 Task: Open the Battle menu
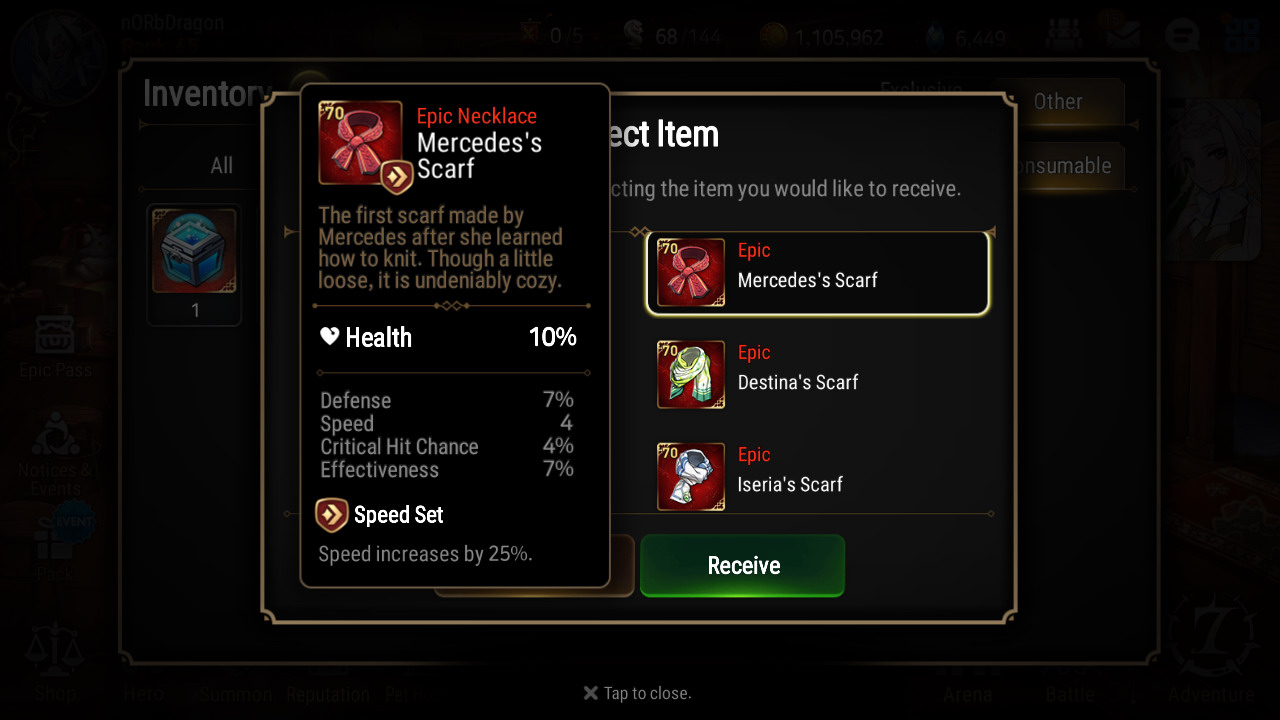point(1070,694)
